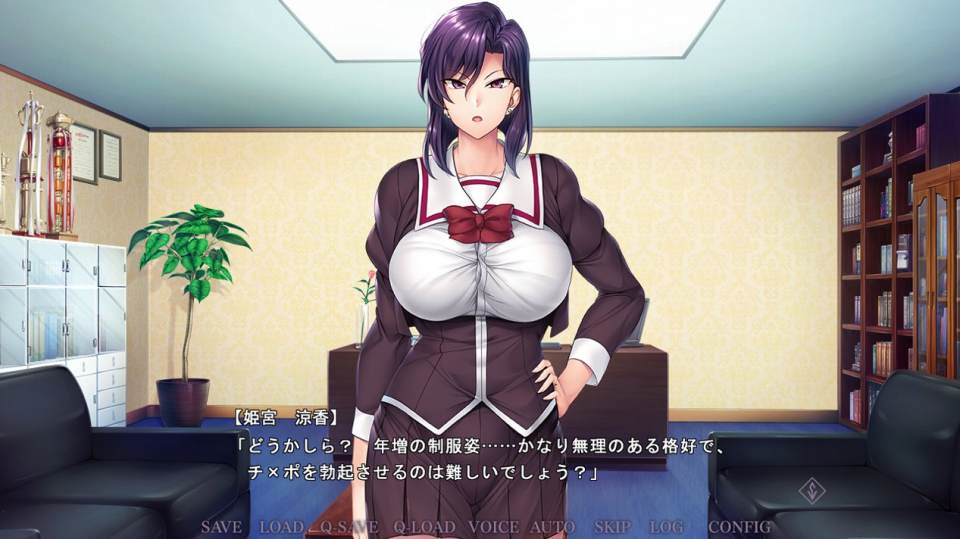Select Q-LOAD to quick load
This screenshot has height=539, width=960.
pos(424,526)
